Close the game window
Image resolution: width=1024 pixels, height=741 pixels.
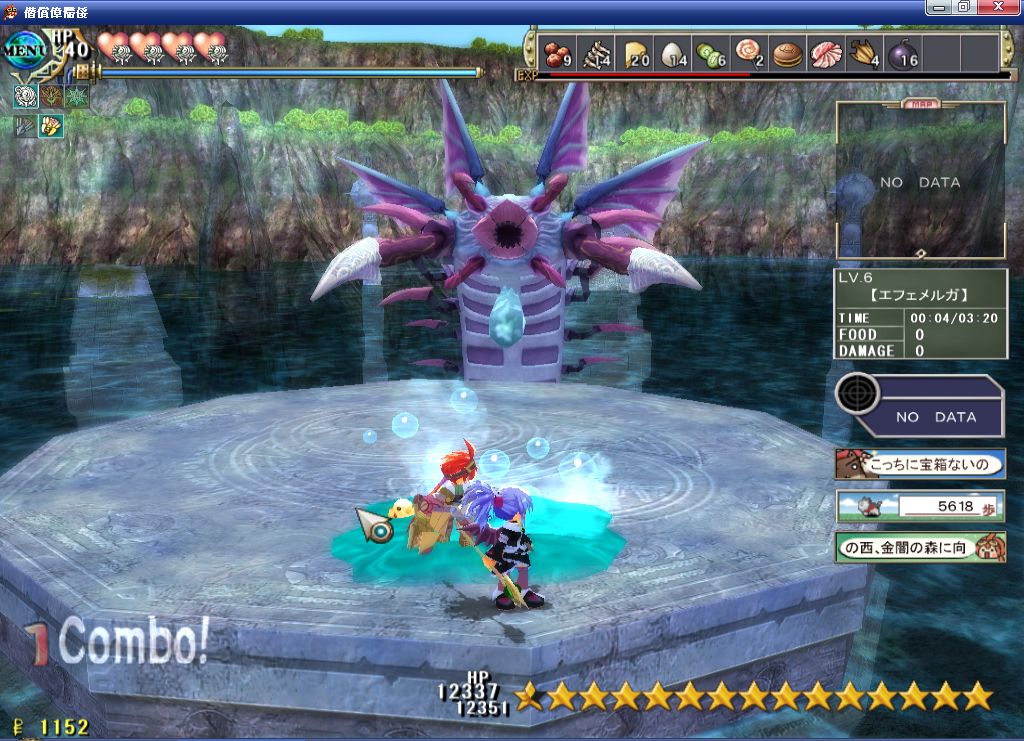pos(1003,7)
